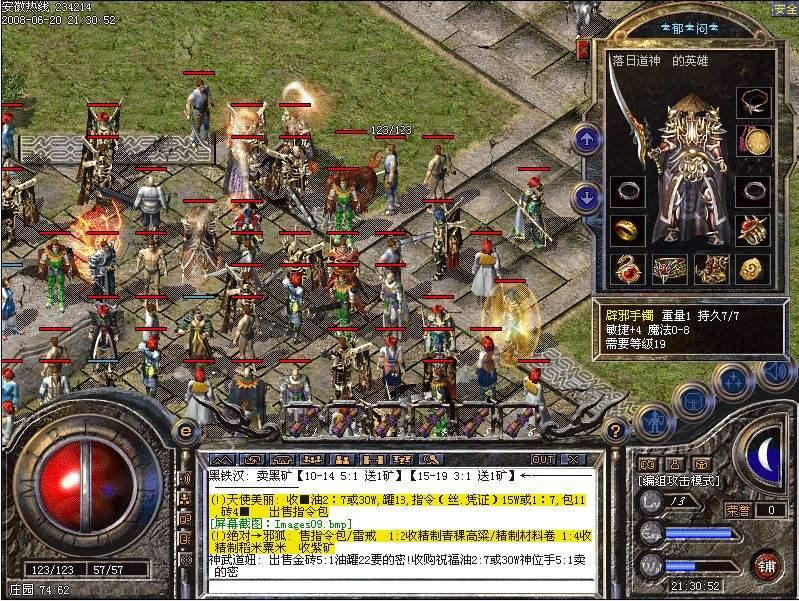Click the 铺 shop button
Viewport: 799px width, 601px height.
coord(766,565)
